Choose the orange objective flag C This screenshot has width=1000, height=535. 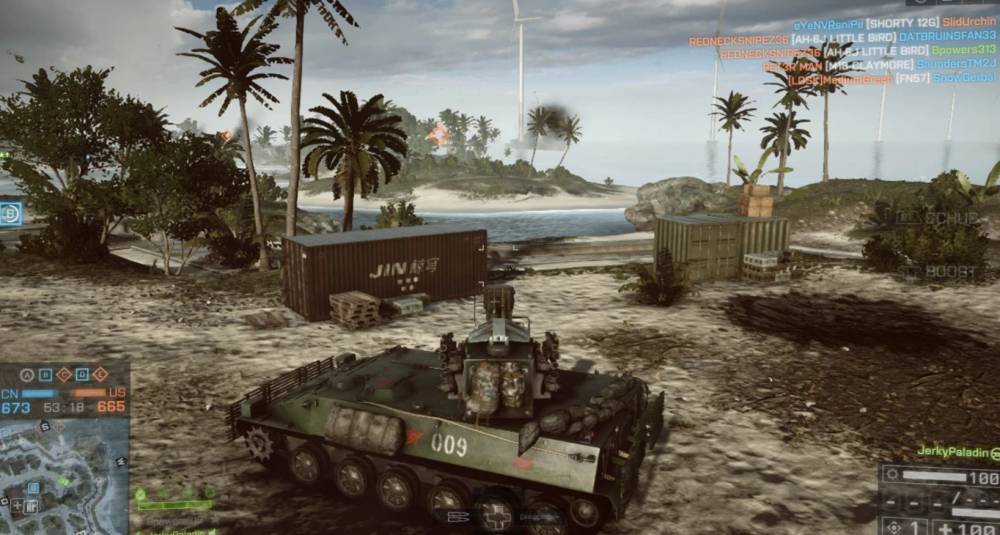tap(63, 375)
